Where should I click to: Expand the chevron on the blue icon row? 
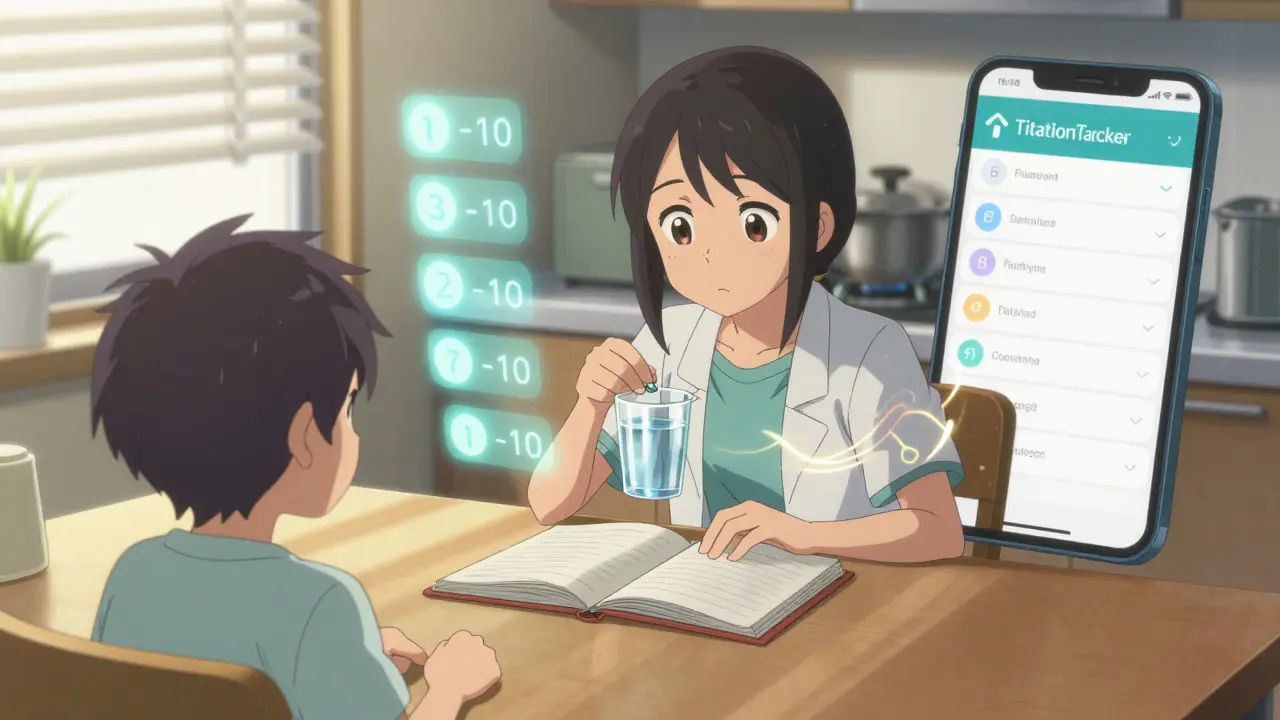click(1160, 234)
